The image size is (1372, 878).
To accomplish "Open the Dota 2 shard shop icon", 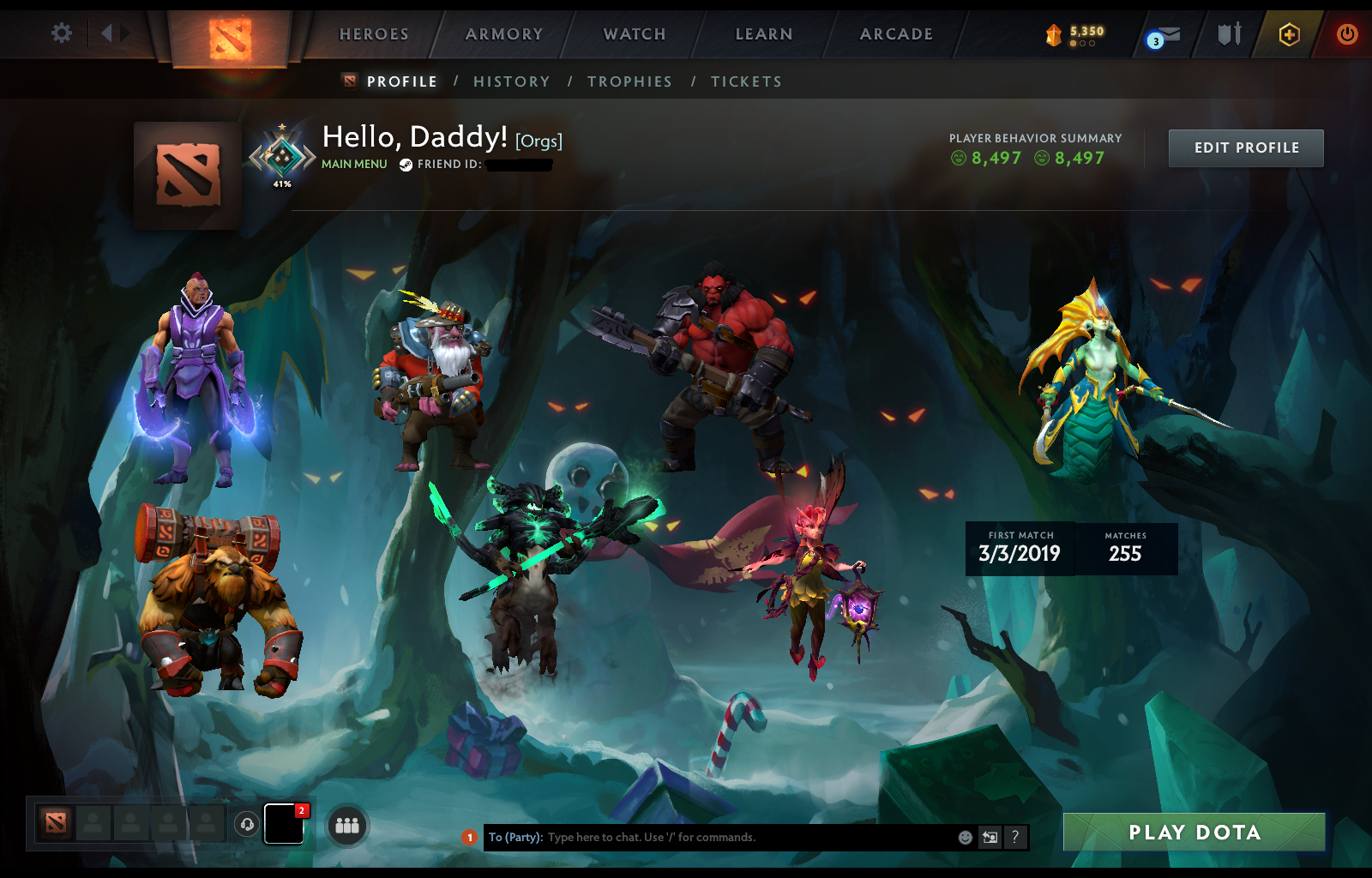I will coord(1055,34).
